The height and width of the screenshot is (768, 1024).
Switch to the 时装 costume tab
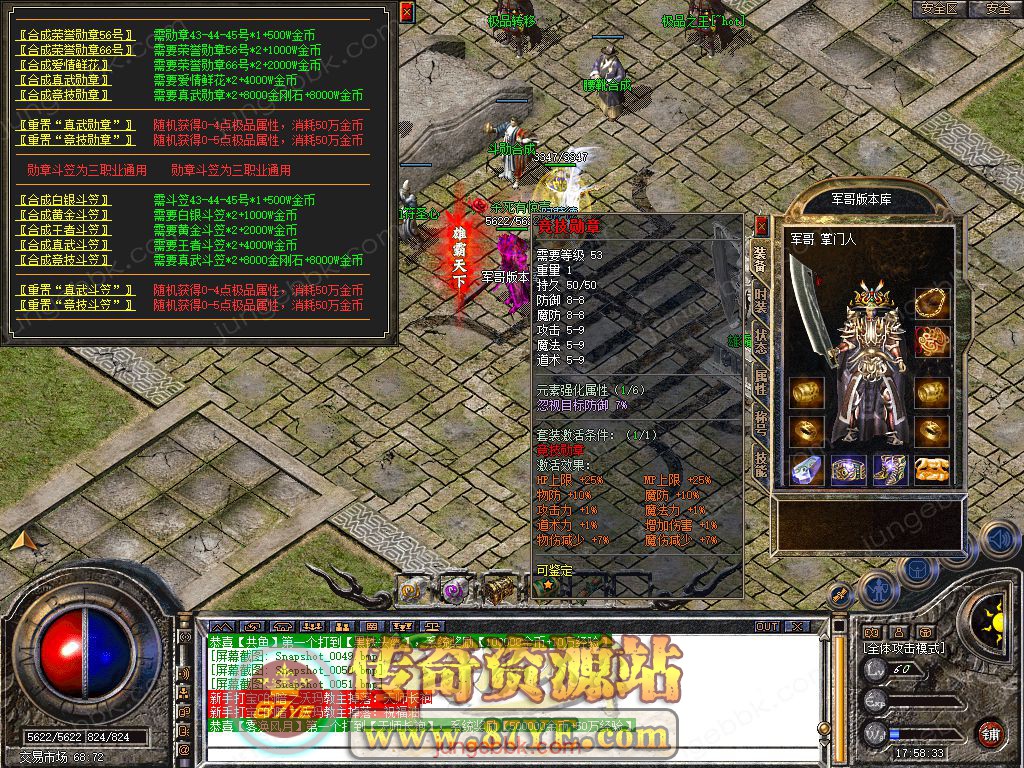tap(760, 302)
